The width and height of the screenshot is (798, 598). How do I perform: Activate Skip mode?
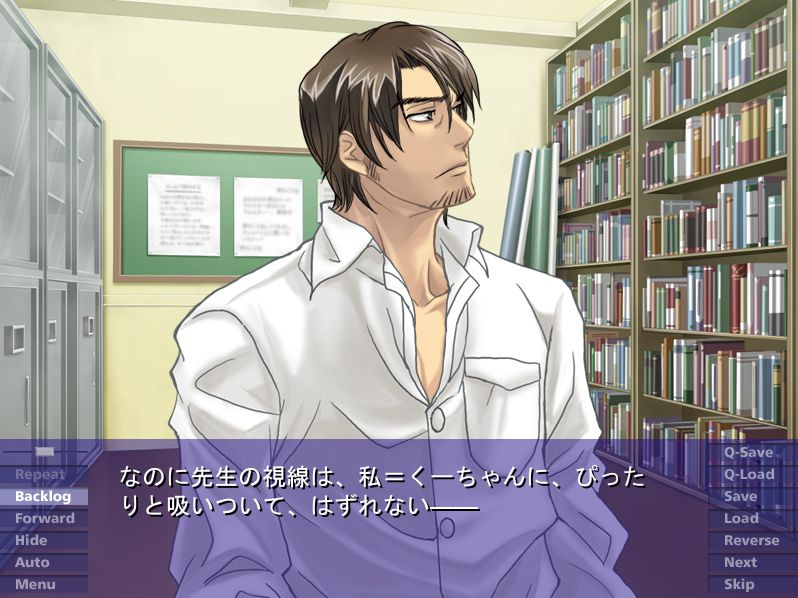(740, 585)
